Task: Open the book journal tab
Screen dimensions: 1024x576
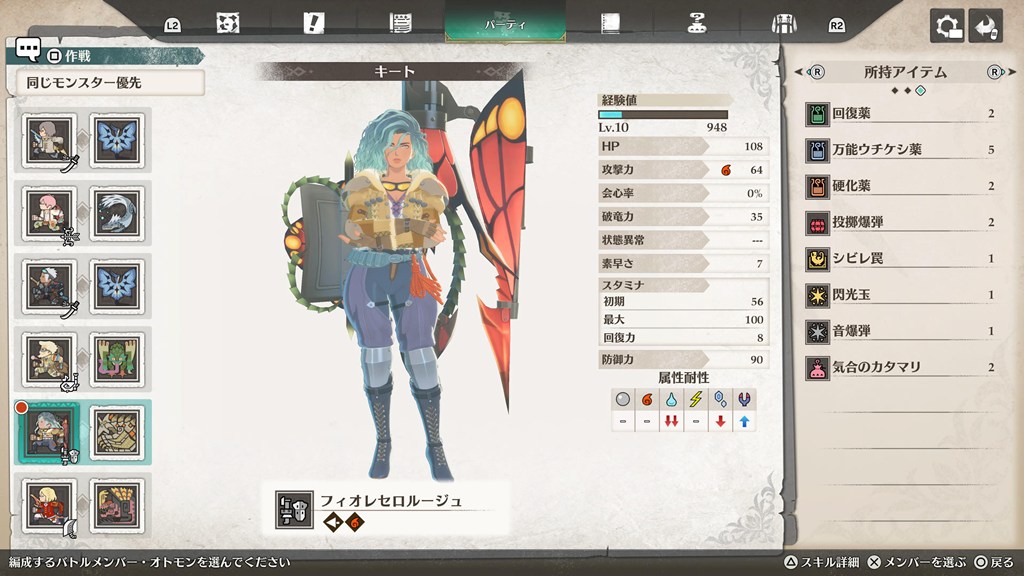Action: pyautogui.click(x=610, y=22)
